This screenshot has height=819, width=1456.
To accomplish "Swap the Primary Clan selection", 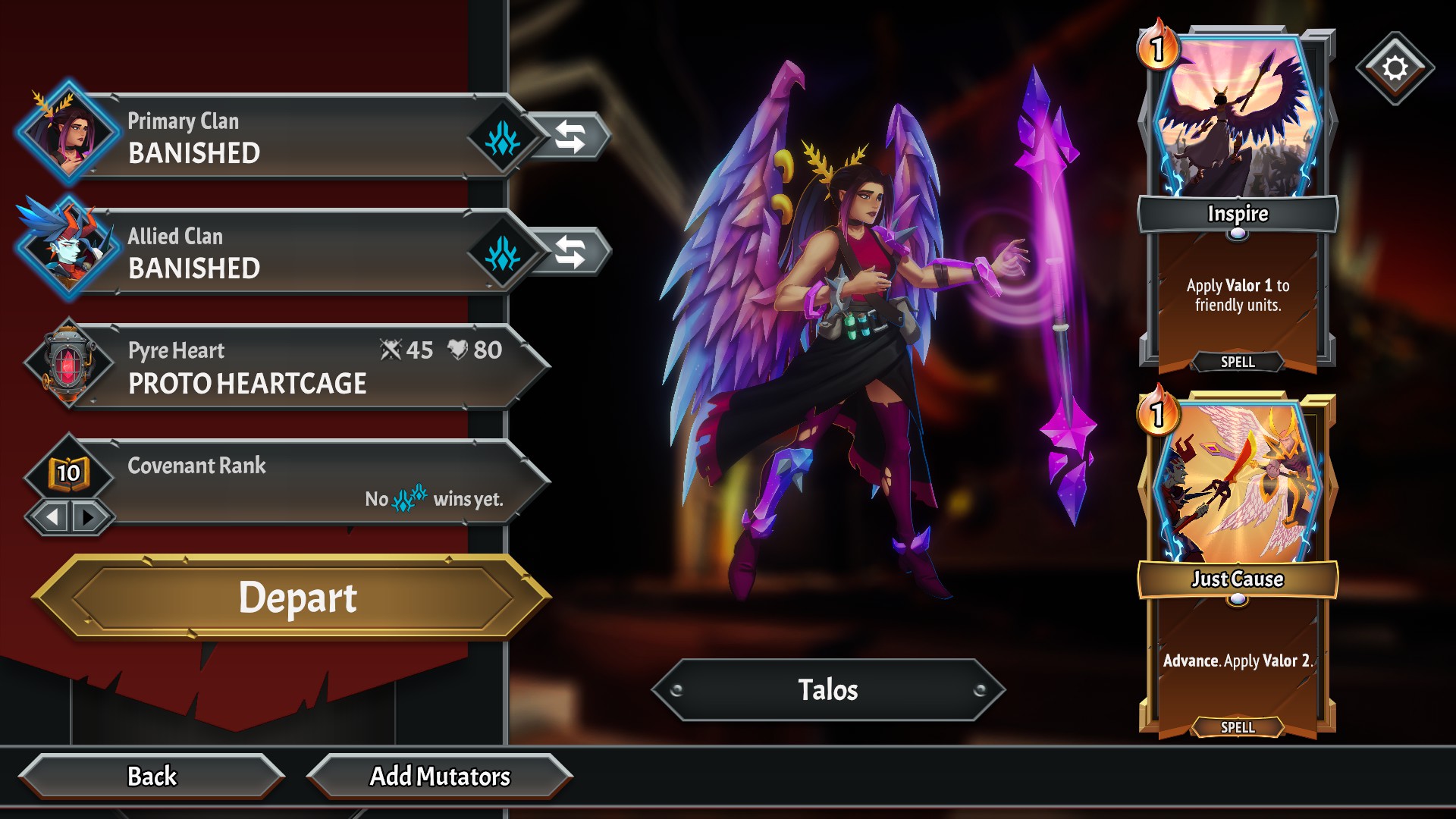I will point(570,137).
